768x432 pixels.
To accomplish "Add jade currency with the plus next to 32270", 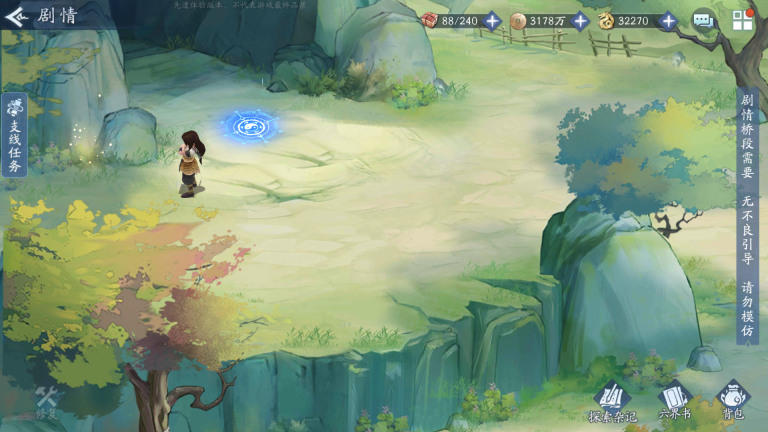I will pos(668,20).
